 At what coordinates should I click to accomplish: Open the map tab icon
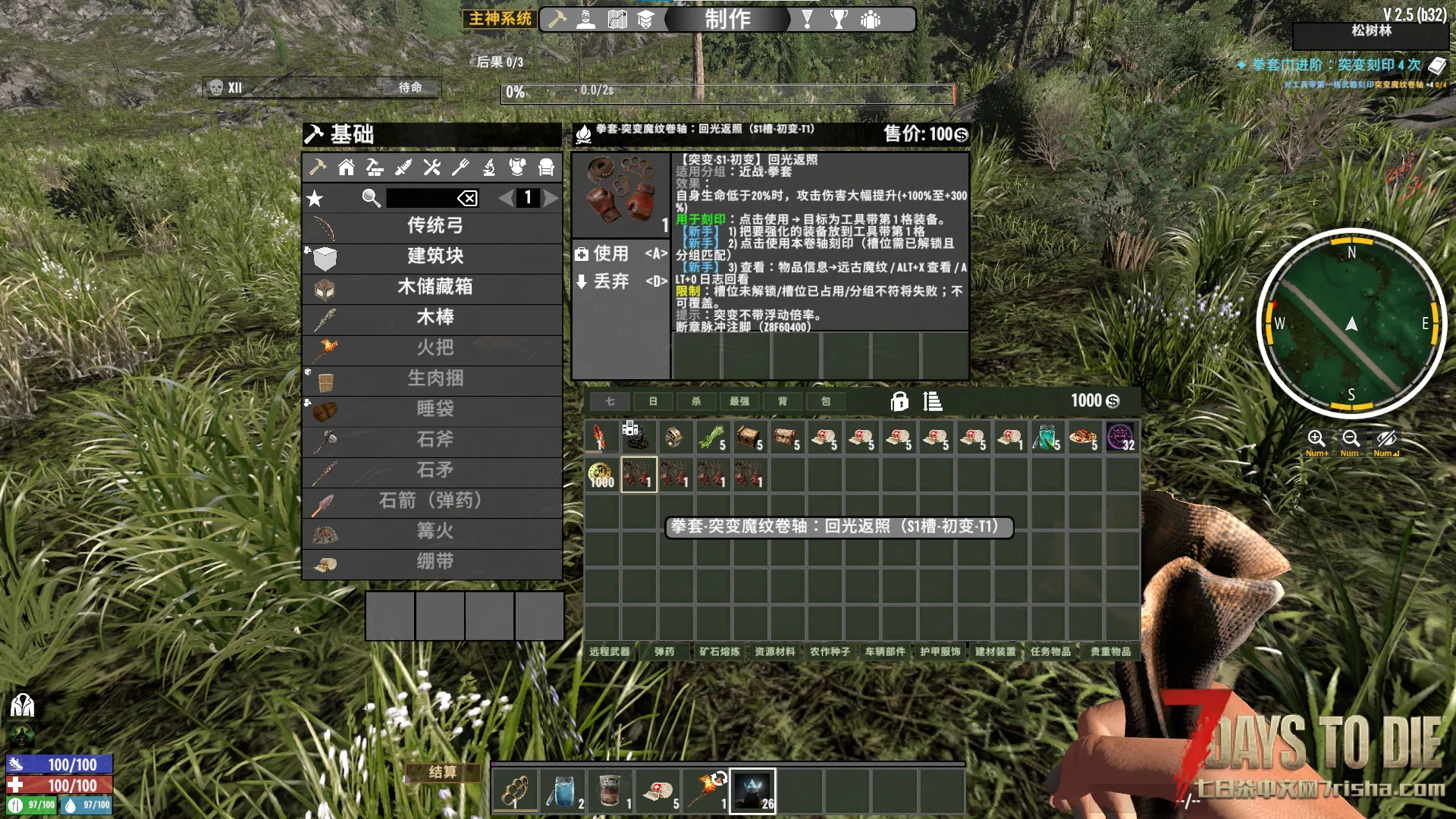pyautogui.click(x=617, y=20)
